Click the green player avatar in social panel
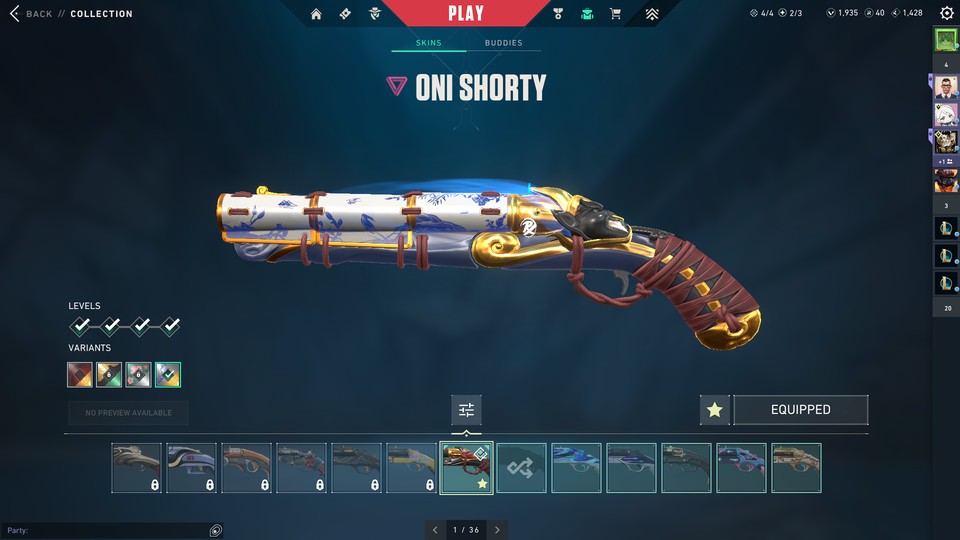Image resolution: width=960 pixels, height=540 pixels. click(x=946, y=40)
